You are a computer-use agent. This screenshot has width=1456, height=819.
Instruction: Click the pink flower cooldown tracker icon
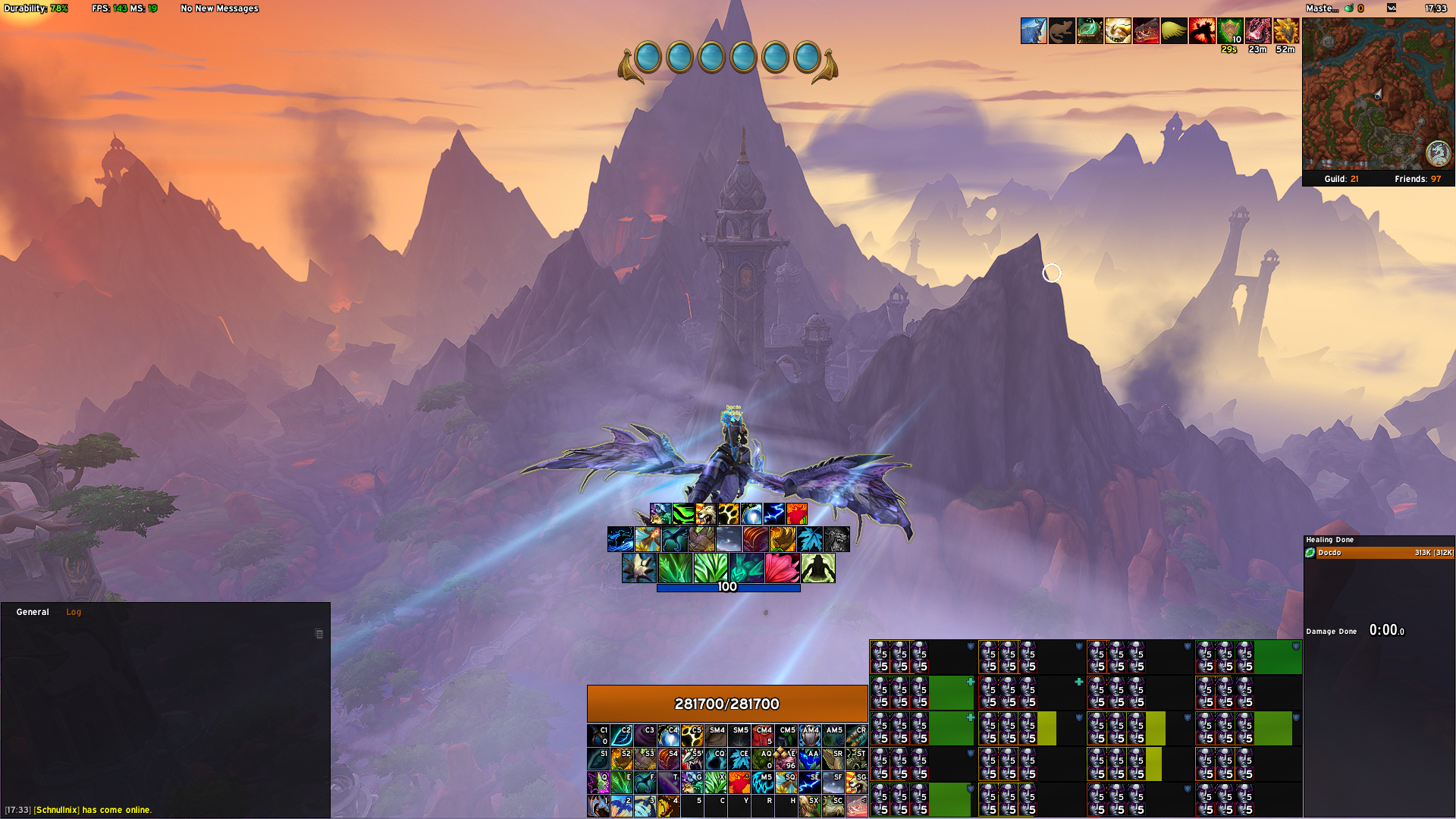pos(782,568)
